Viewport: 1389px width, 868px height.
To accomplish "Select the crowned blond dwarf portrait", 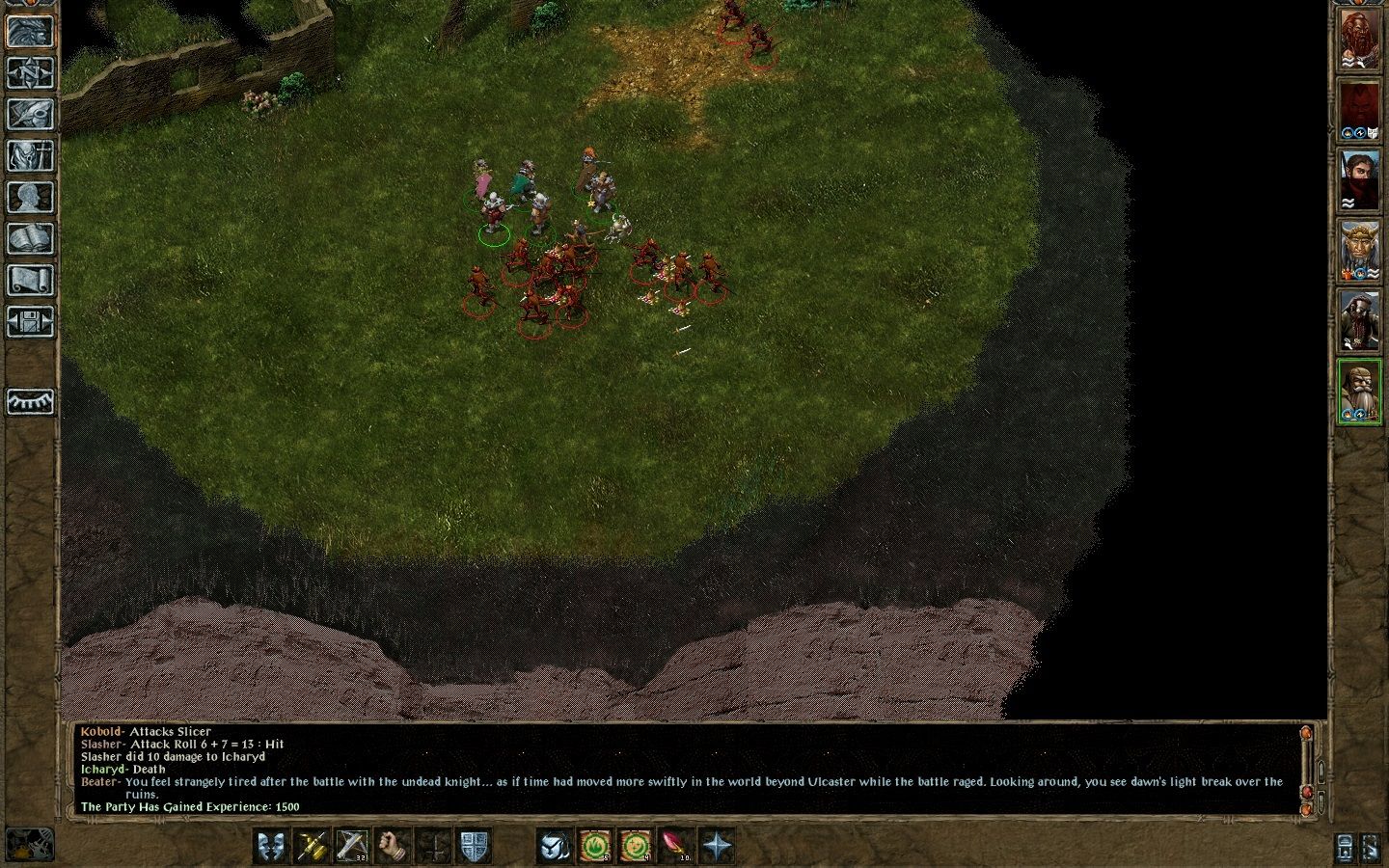I will [1358, 251].
